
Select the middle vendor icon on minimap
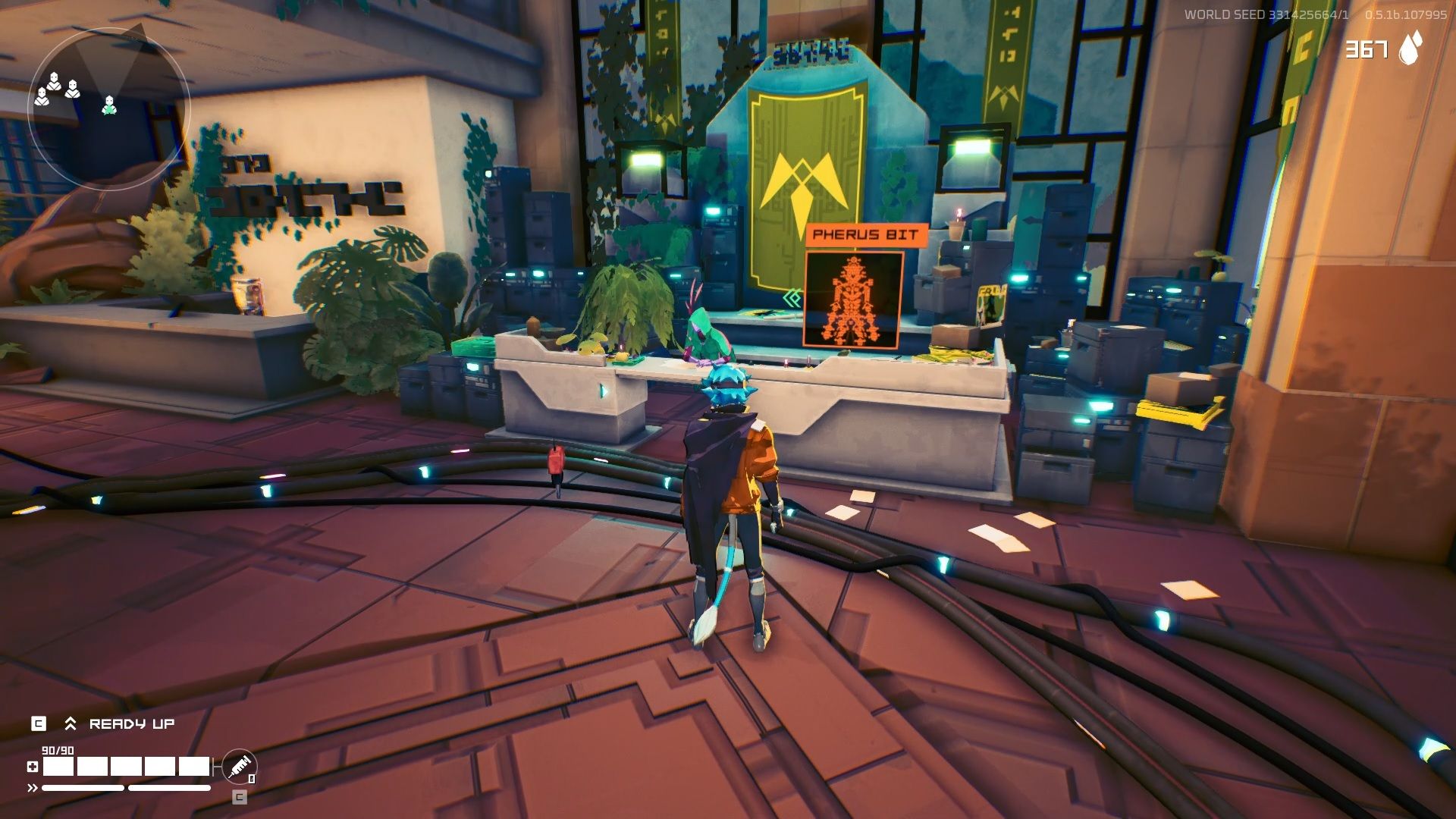53,80
